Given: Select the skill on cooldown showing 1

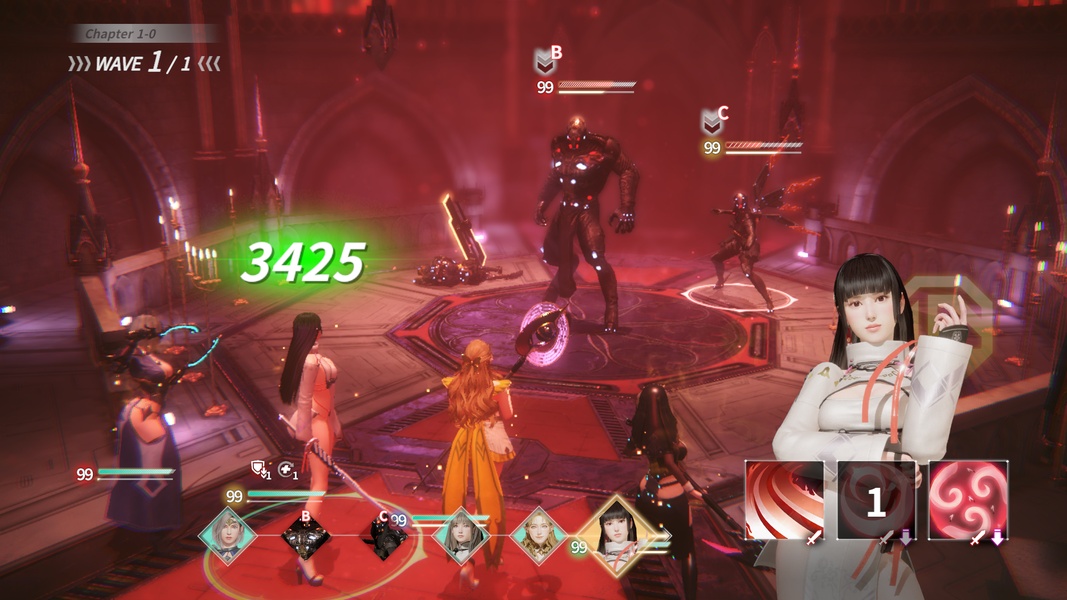Looking at the screenshot, I should click(x=876, y=500).
